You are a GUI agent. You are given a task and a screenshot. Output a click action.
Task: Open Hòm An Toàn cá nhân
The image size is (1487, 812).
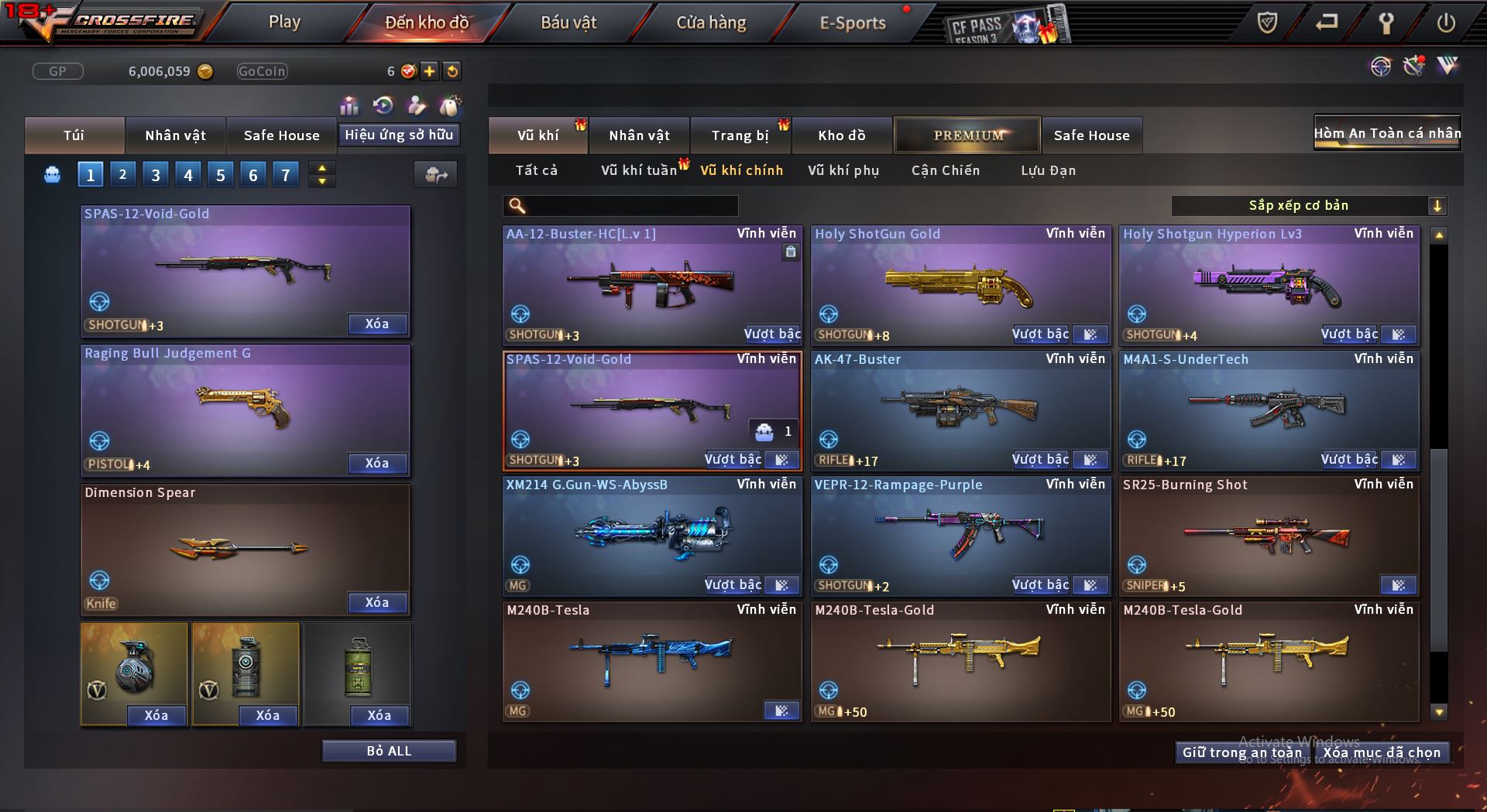[1386, 133]
